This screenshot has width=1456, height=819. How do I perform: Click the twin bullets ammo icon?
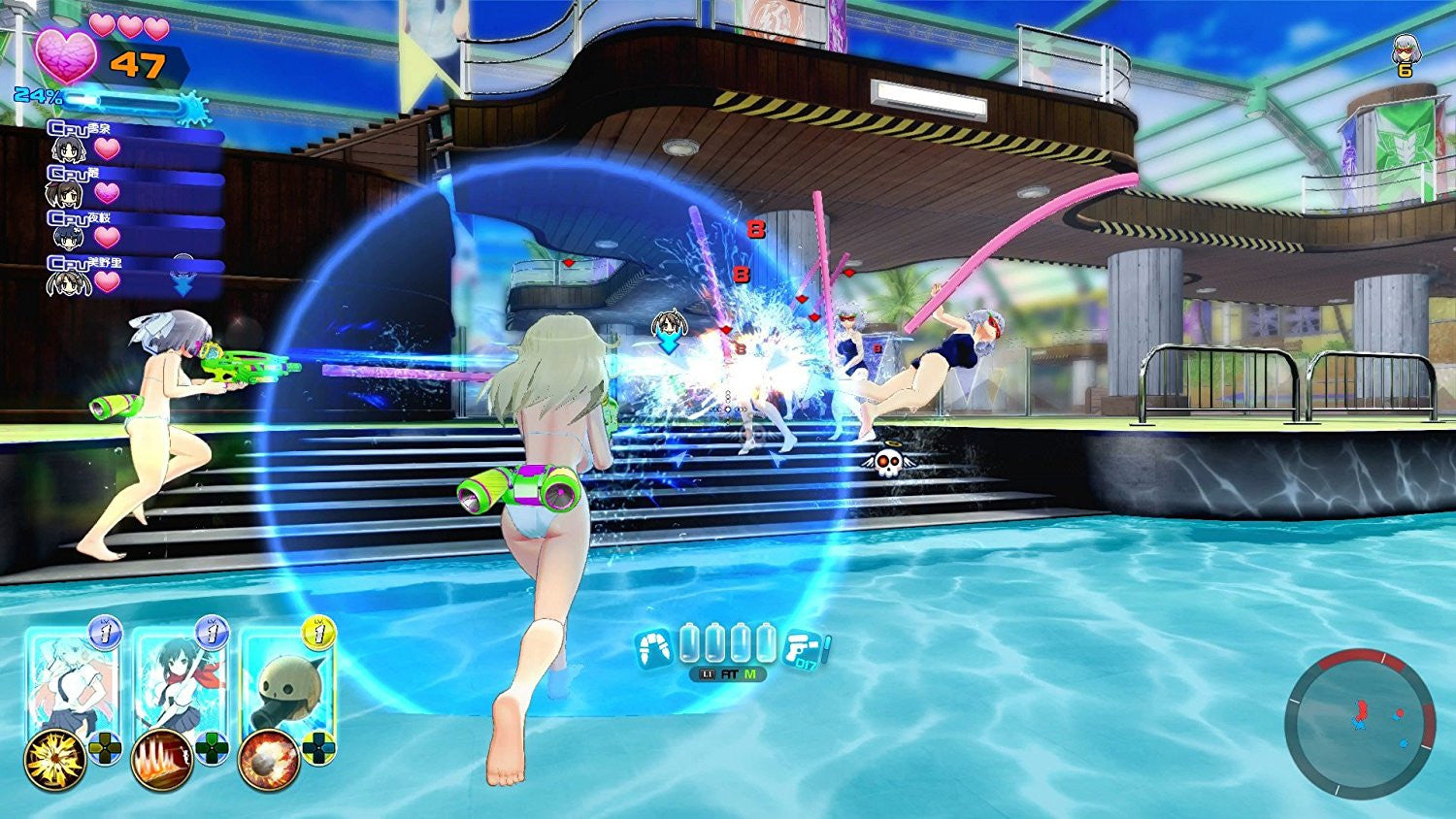coord(654,645)
